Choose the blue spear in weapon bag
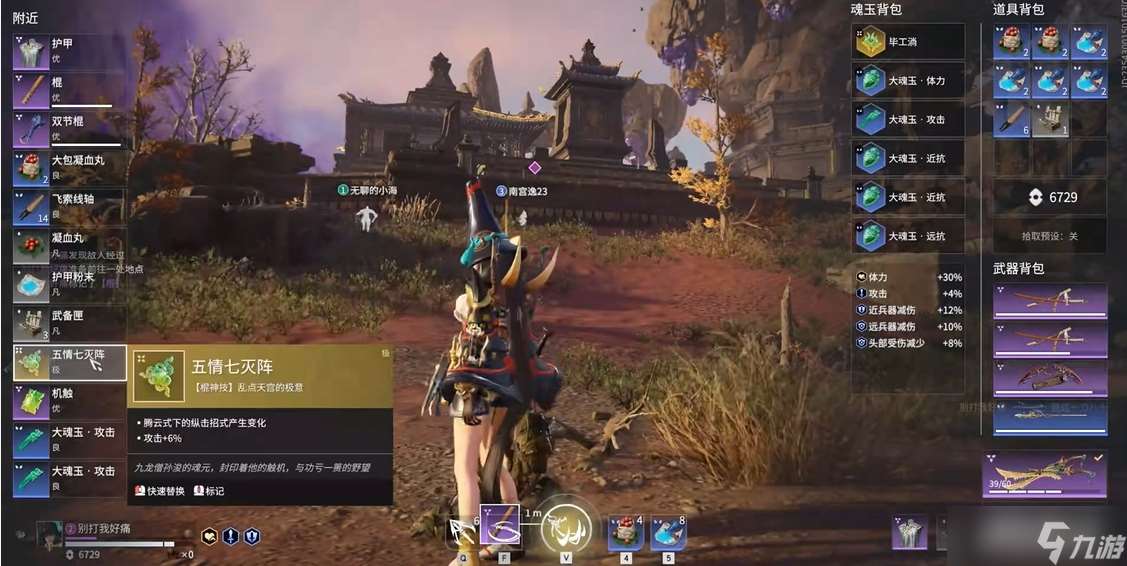 [1050, 415]
